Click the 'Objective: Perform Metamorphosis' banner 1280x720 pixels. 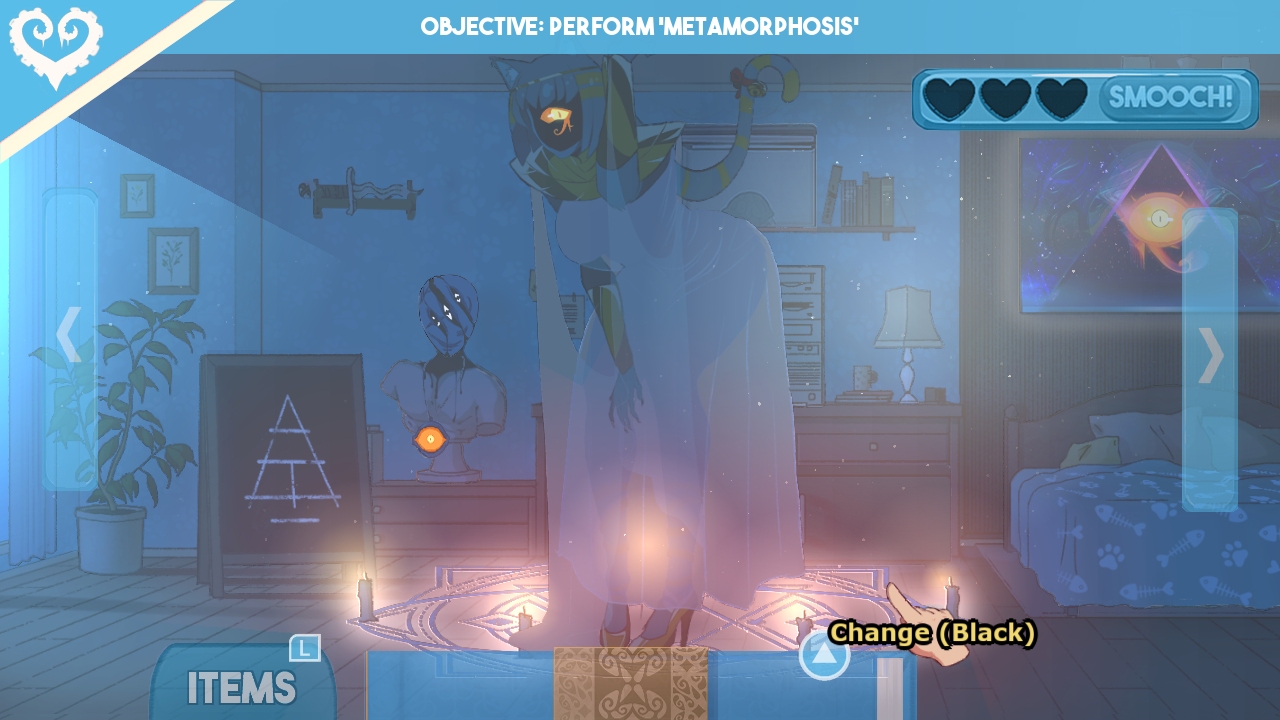(640, 27)
